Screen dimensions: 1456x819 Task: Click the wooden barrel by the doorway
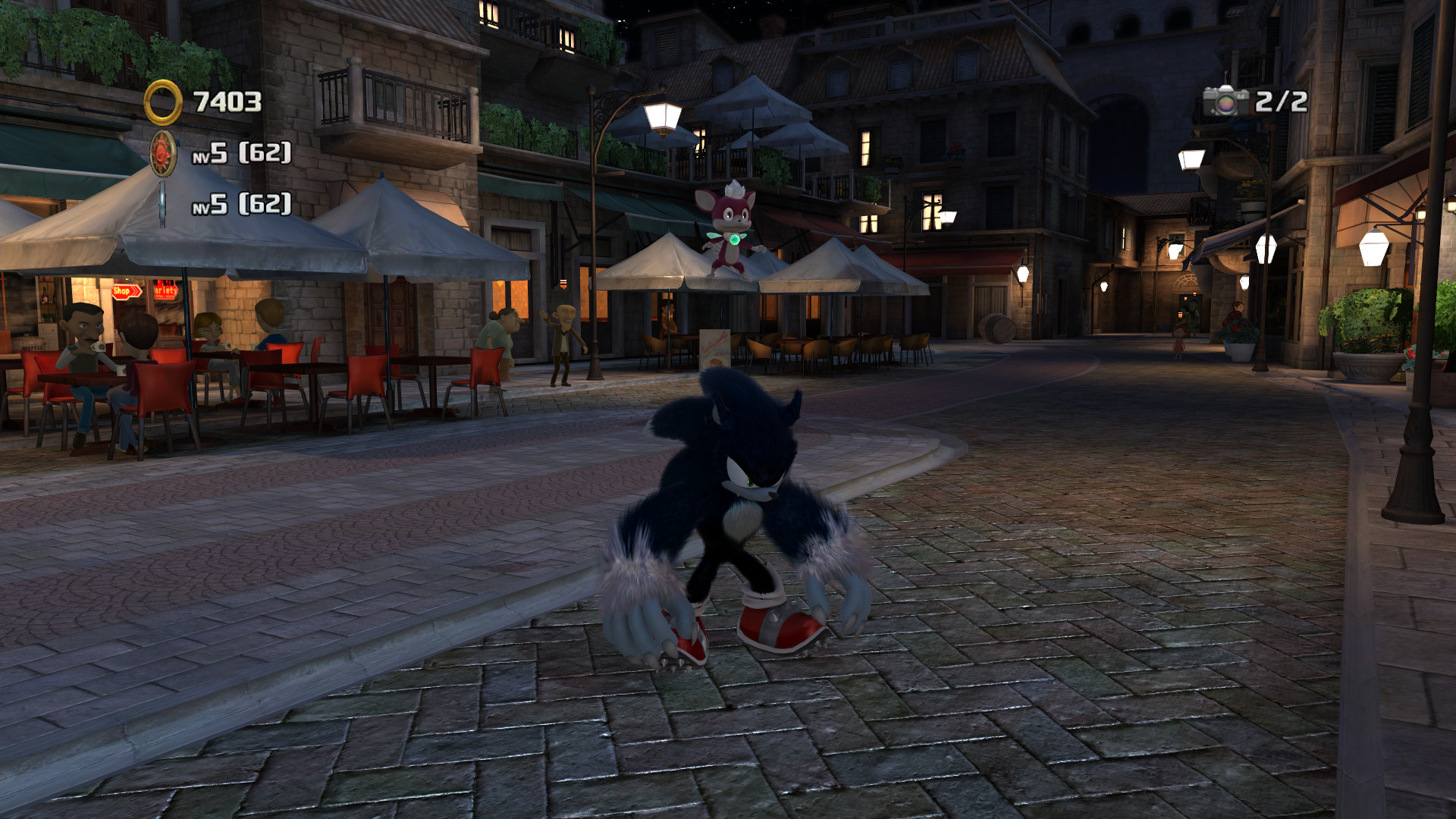[x=998, y=328]
